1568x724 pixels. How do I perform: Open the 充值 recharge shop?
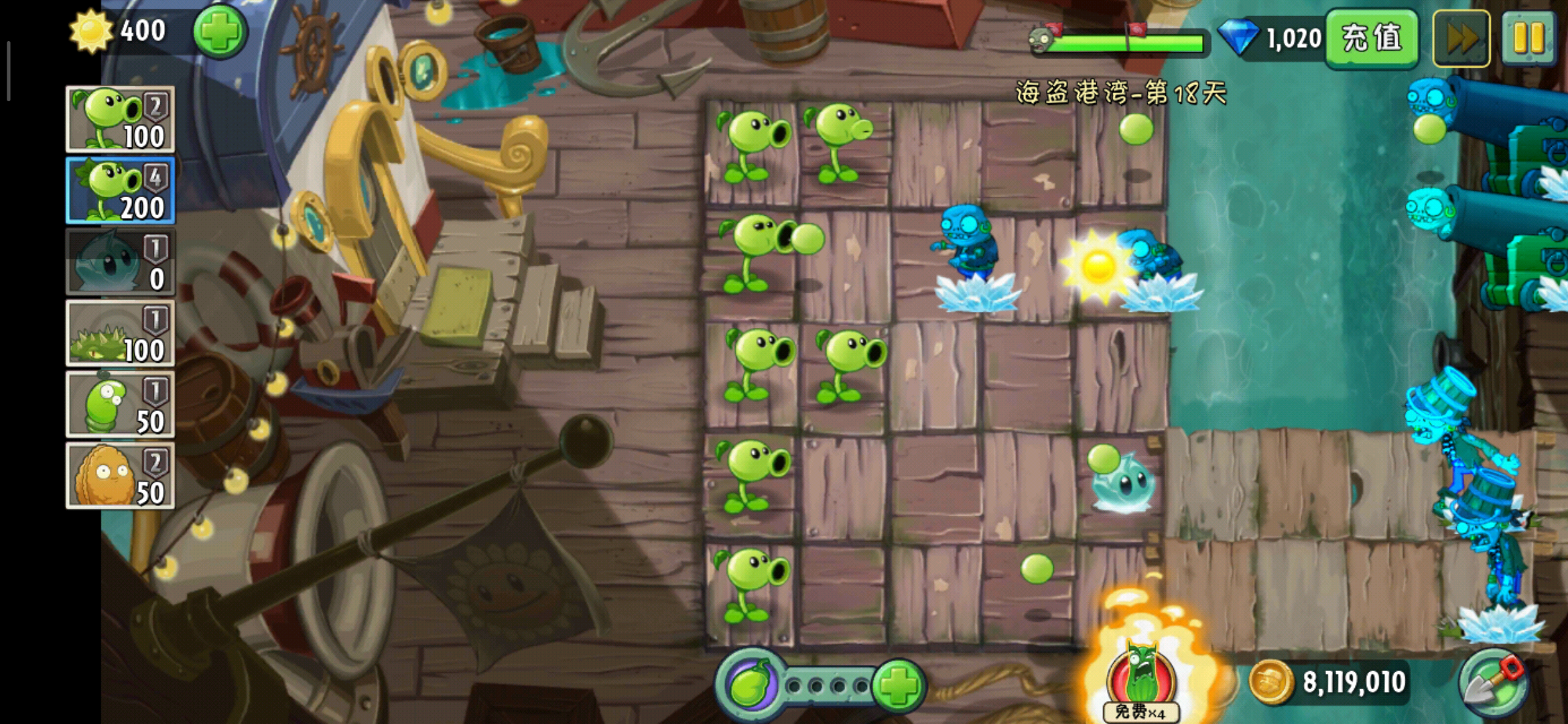(1372, 38)
